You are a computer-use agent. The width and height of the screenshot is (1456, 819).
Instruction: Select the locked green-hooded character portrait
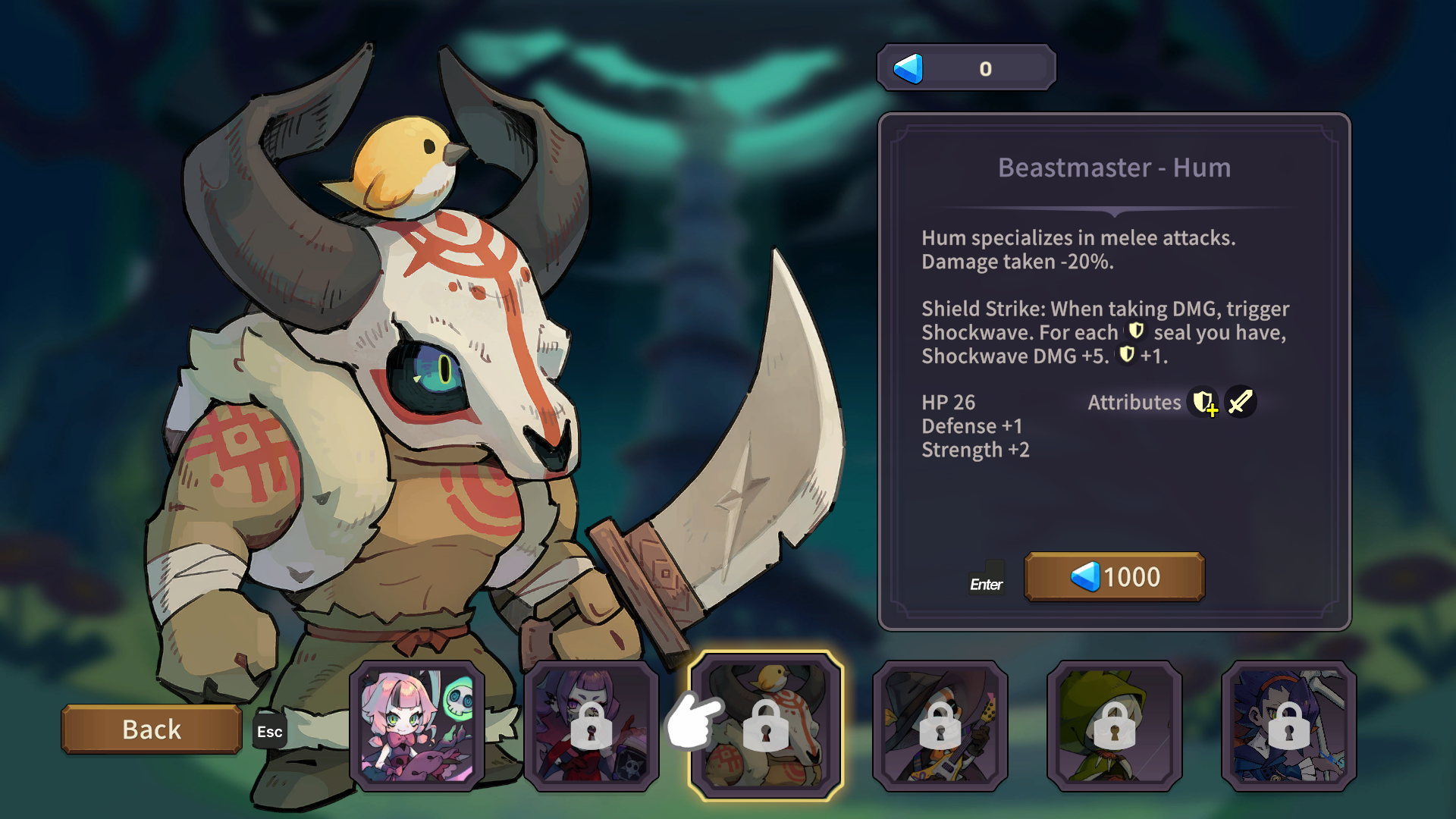[x=1115, y=726]
